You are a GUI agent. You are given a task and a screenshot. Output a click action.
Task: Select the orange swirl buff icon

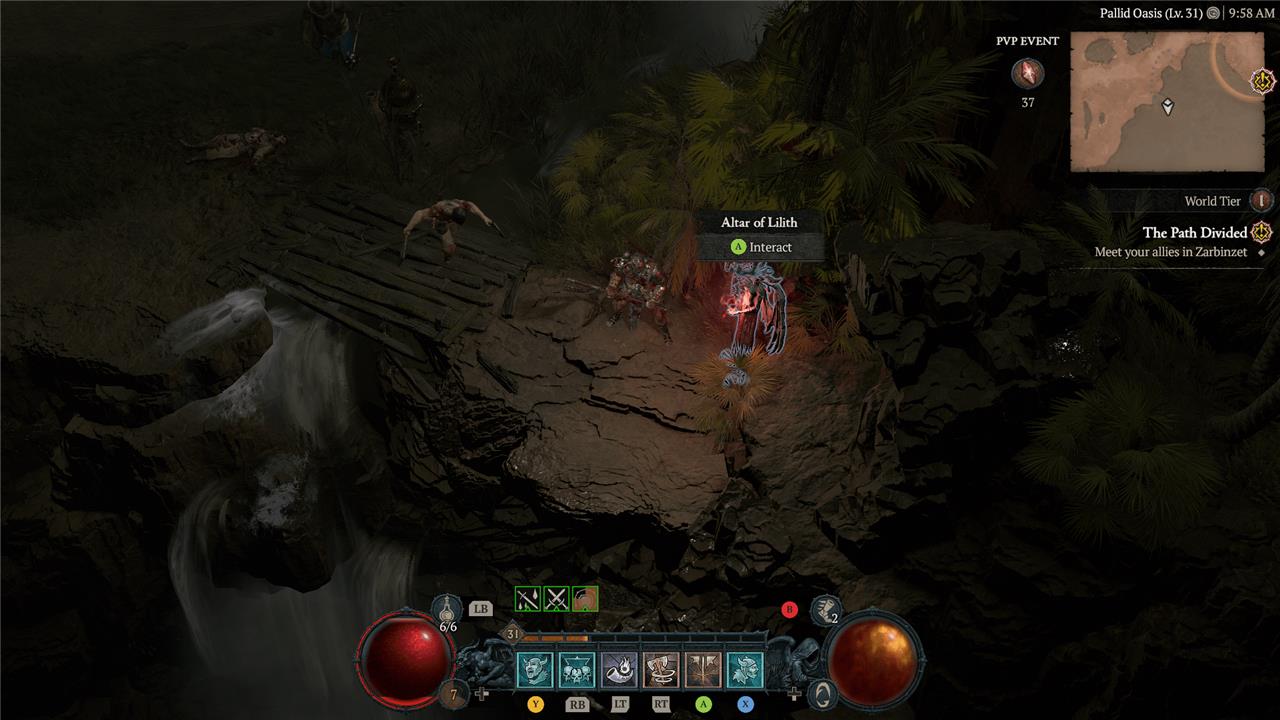pos(585,599)
